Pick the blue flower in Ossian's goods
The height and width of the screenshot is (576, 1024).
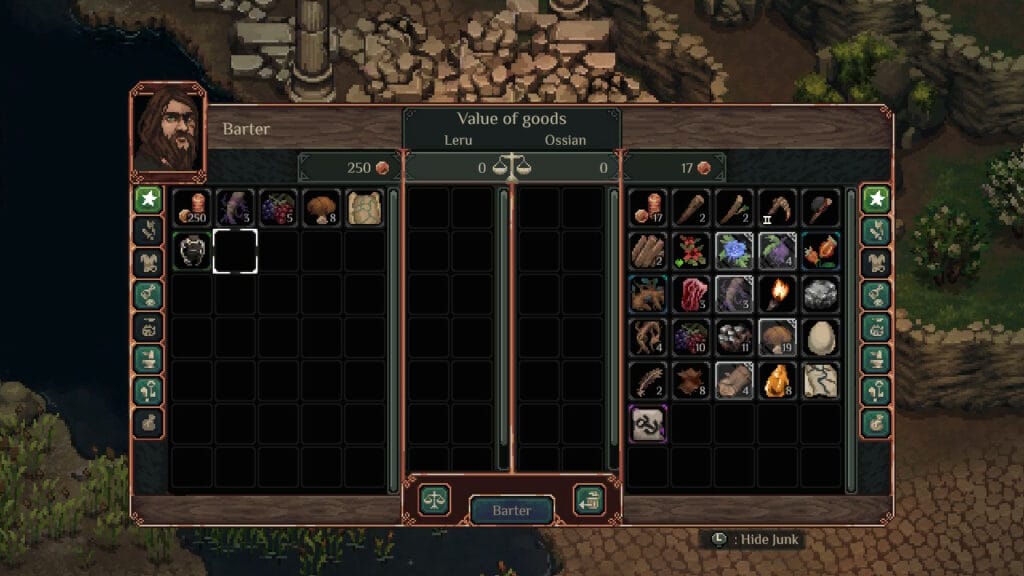[733, 251]
